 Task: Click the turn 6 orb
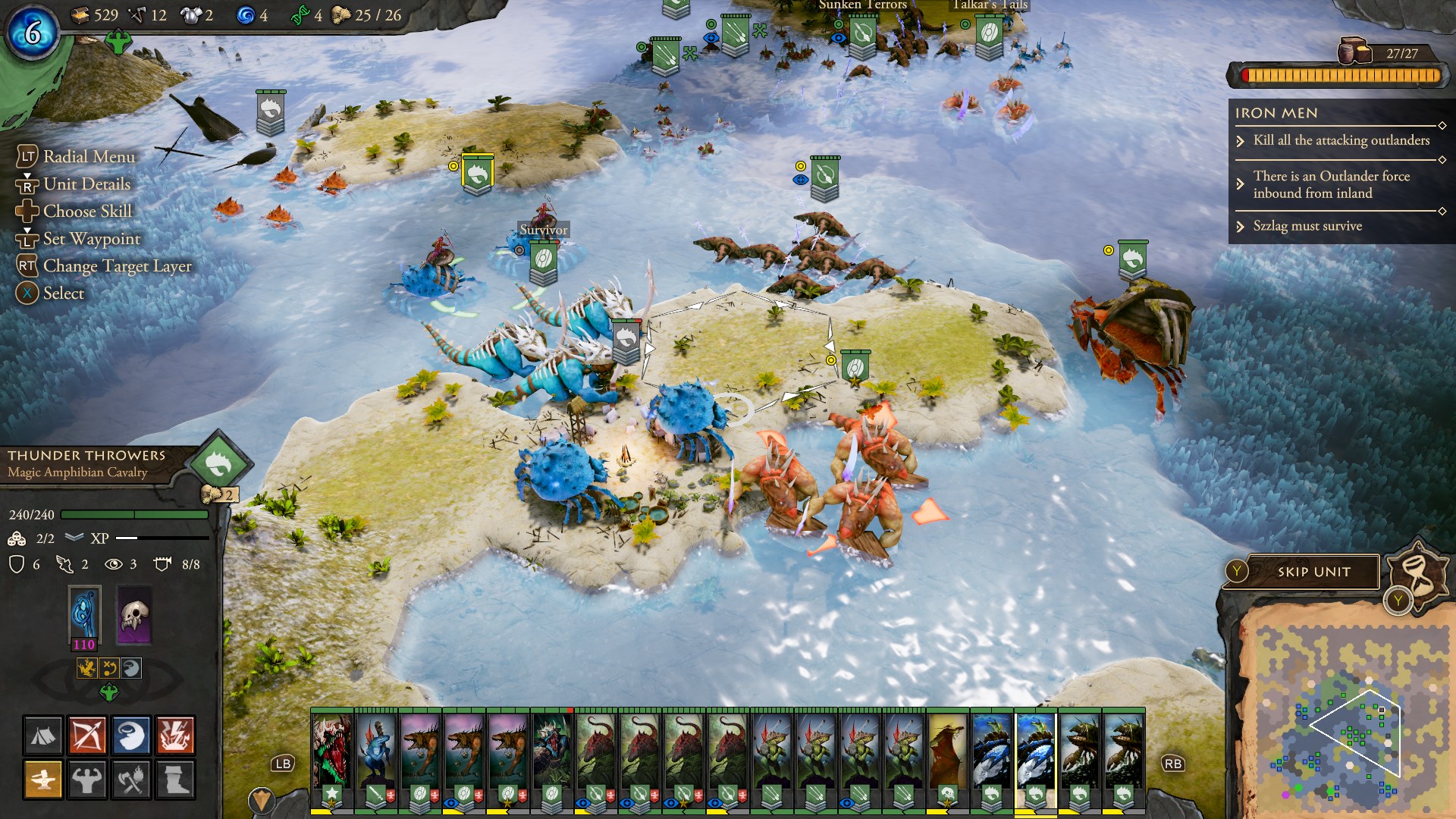click(x=33, y=32)
